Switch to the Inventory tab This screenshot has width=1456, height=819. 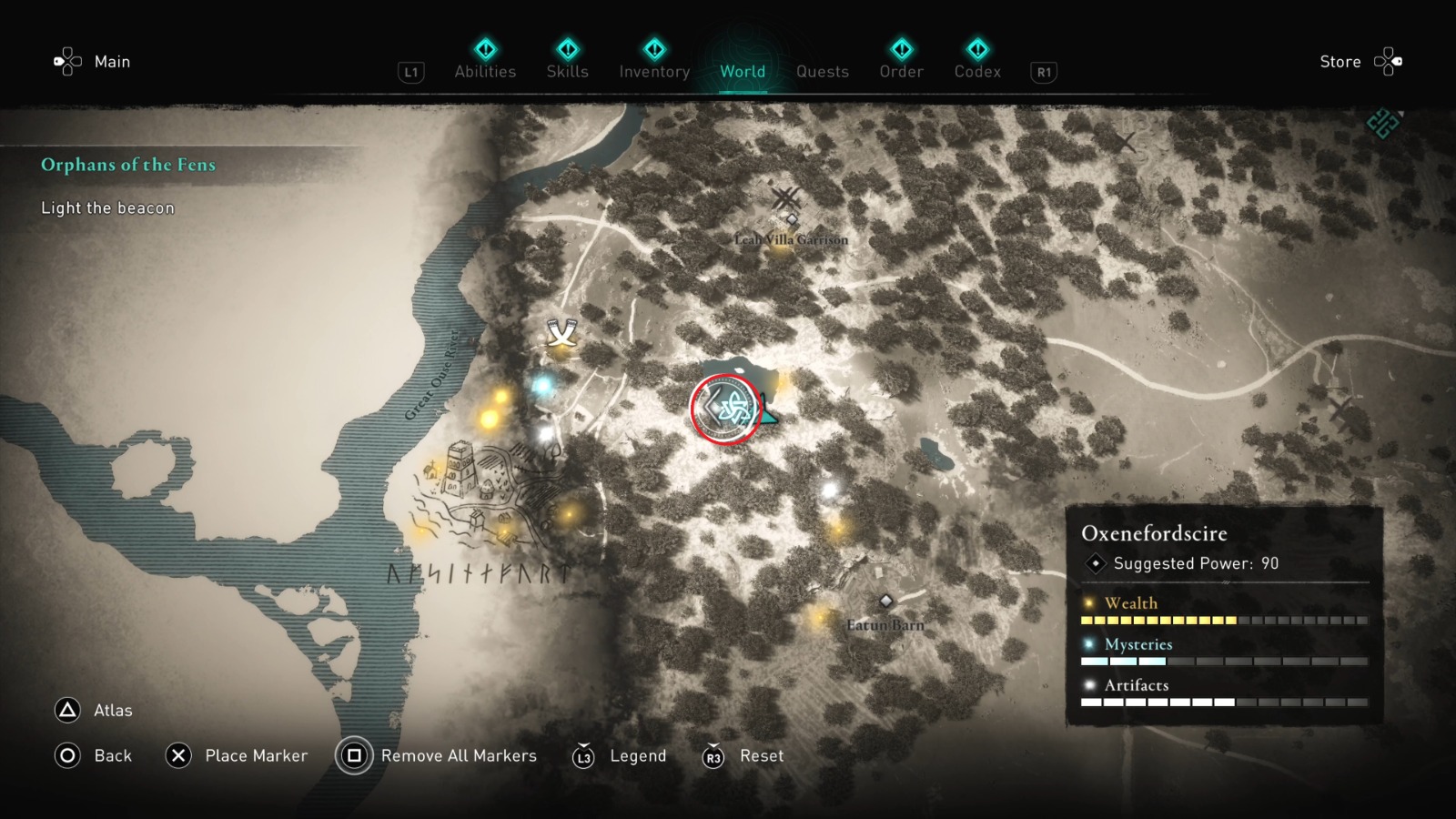653,71
